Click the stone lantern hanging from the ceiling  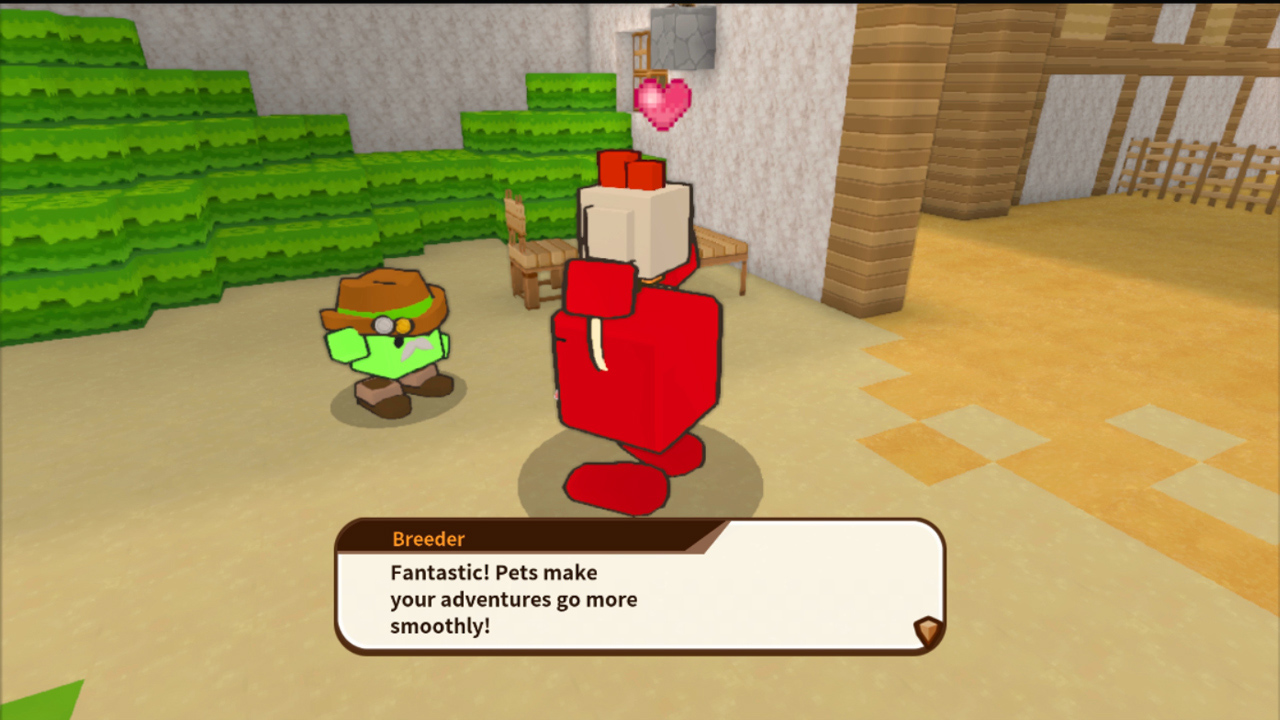click(x=684, y=40)
